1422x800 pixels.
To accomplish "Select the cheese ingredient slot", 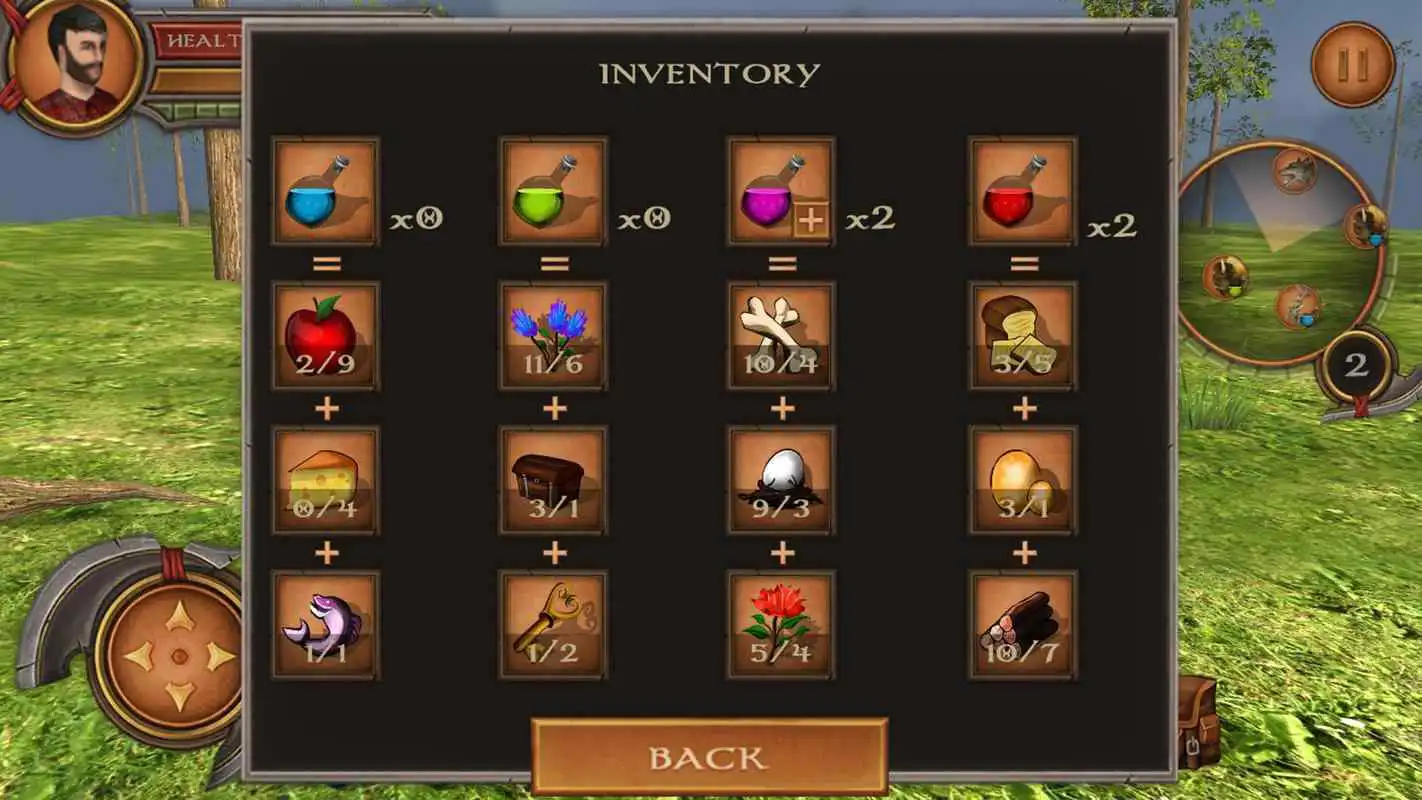I will pos(325,480).
